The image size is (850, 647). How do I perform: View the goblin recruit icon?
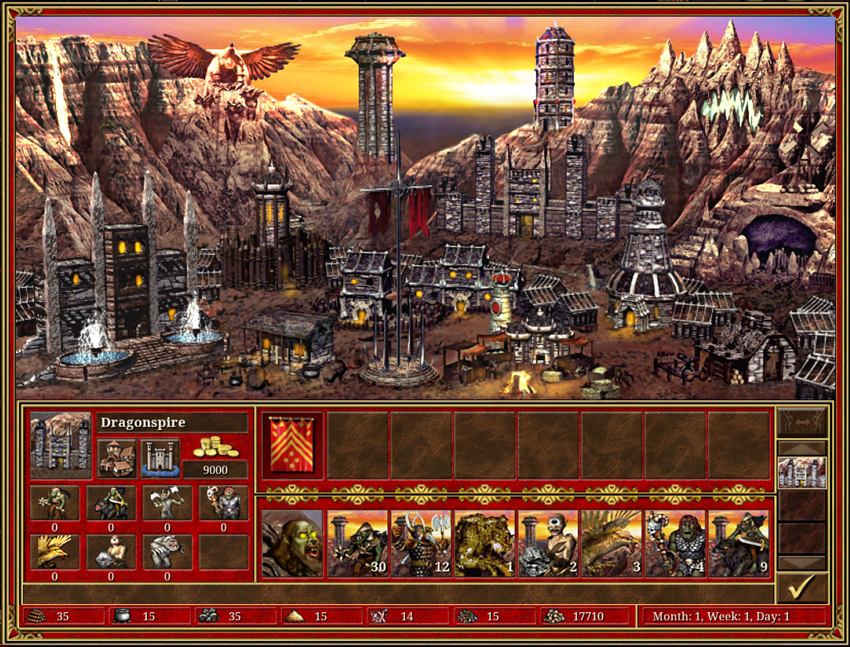[x=54, y=503]
